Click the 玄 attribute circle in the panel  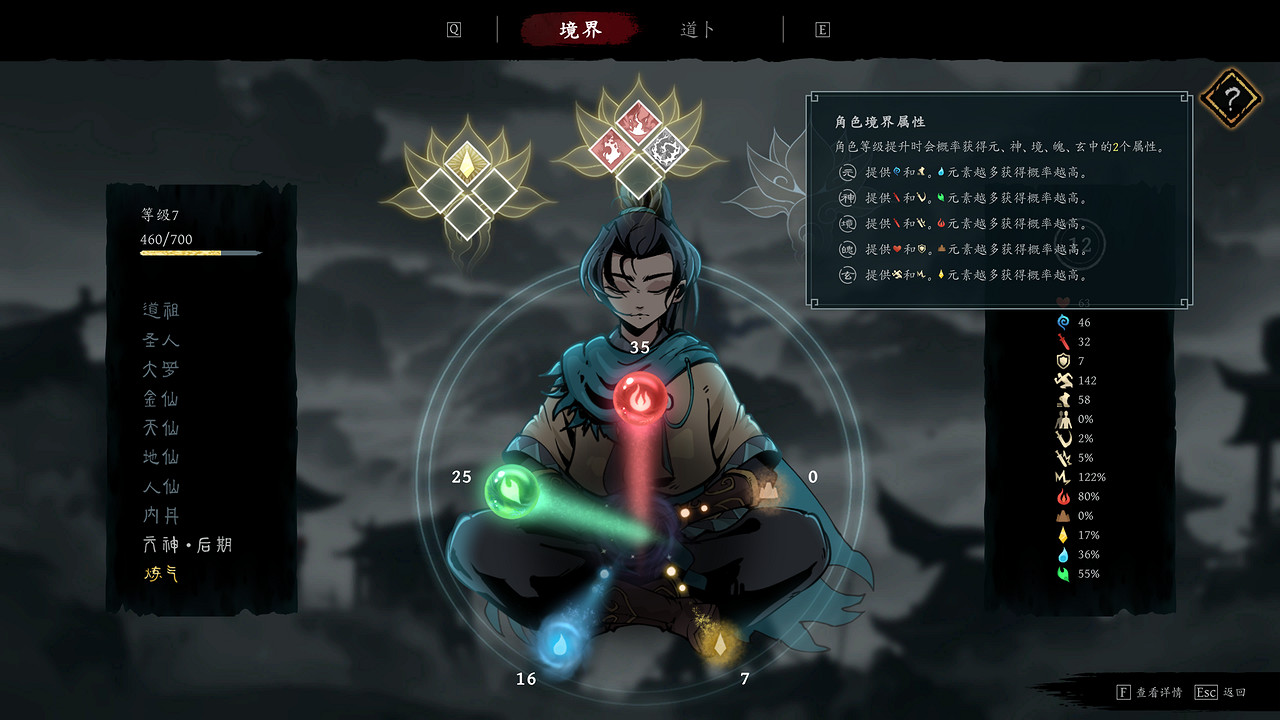pyautogui.click(x=847, y=274)
